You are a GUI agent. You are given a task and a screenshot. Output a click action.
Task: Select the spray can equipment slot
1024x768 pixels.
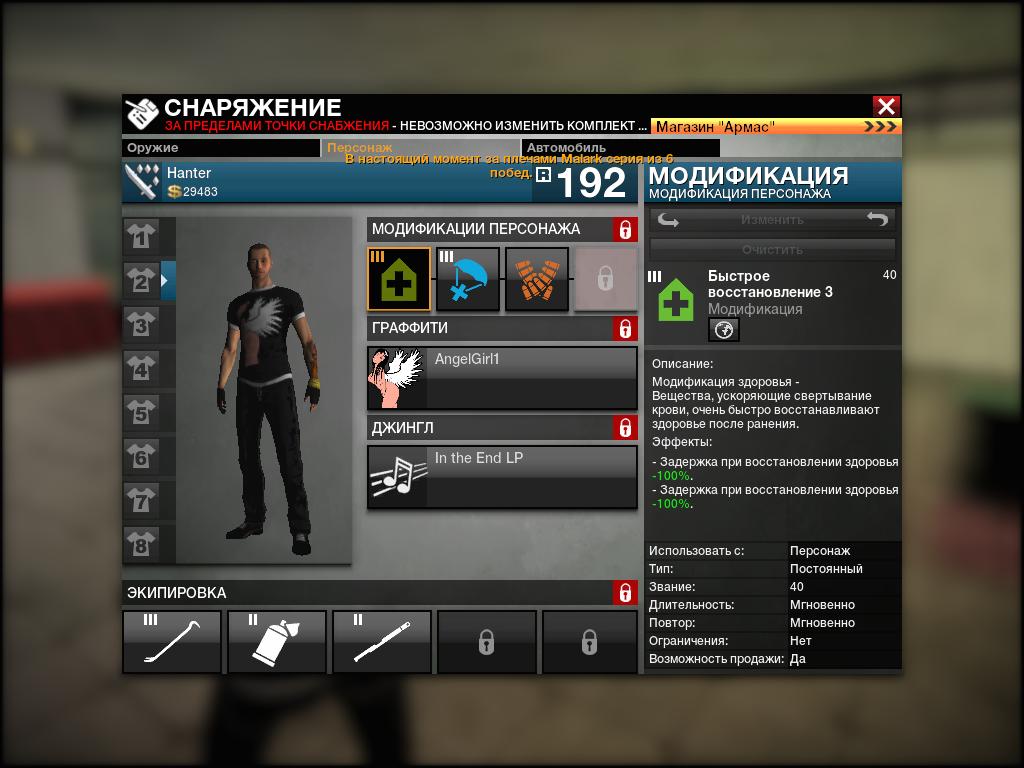click(x=277, y=642)
